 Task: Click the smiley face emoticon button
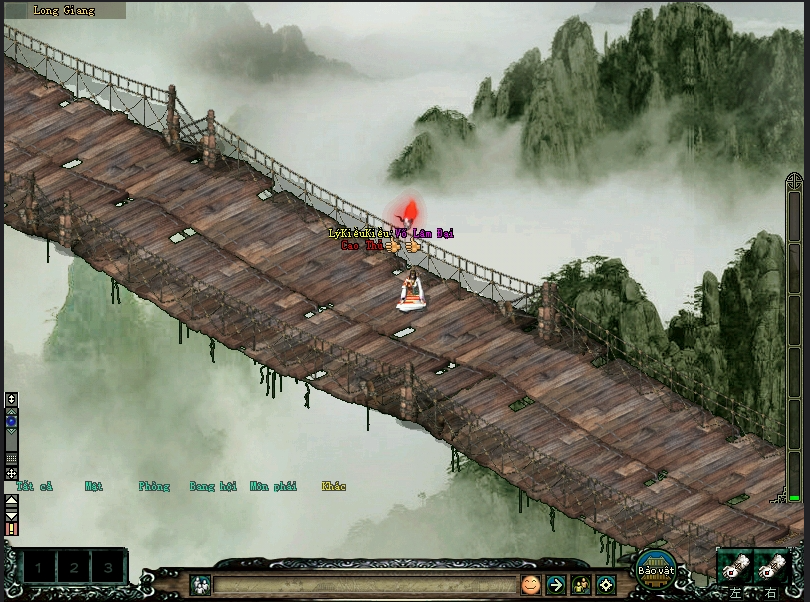[x=530, y=584]
